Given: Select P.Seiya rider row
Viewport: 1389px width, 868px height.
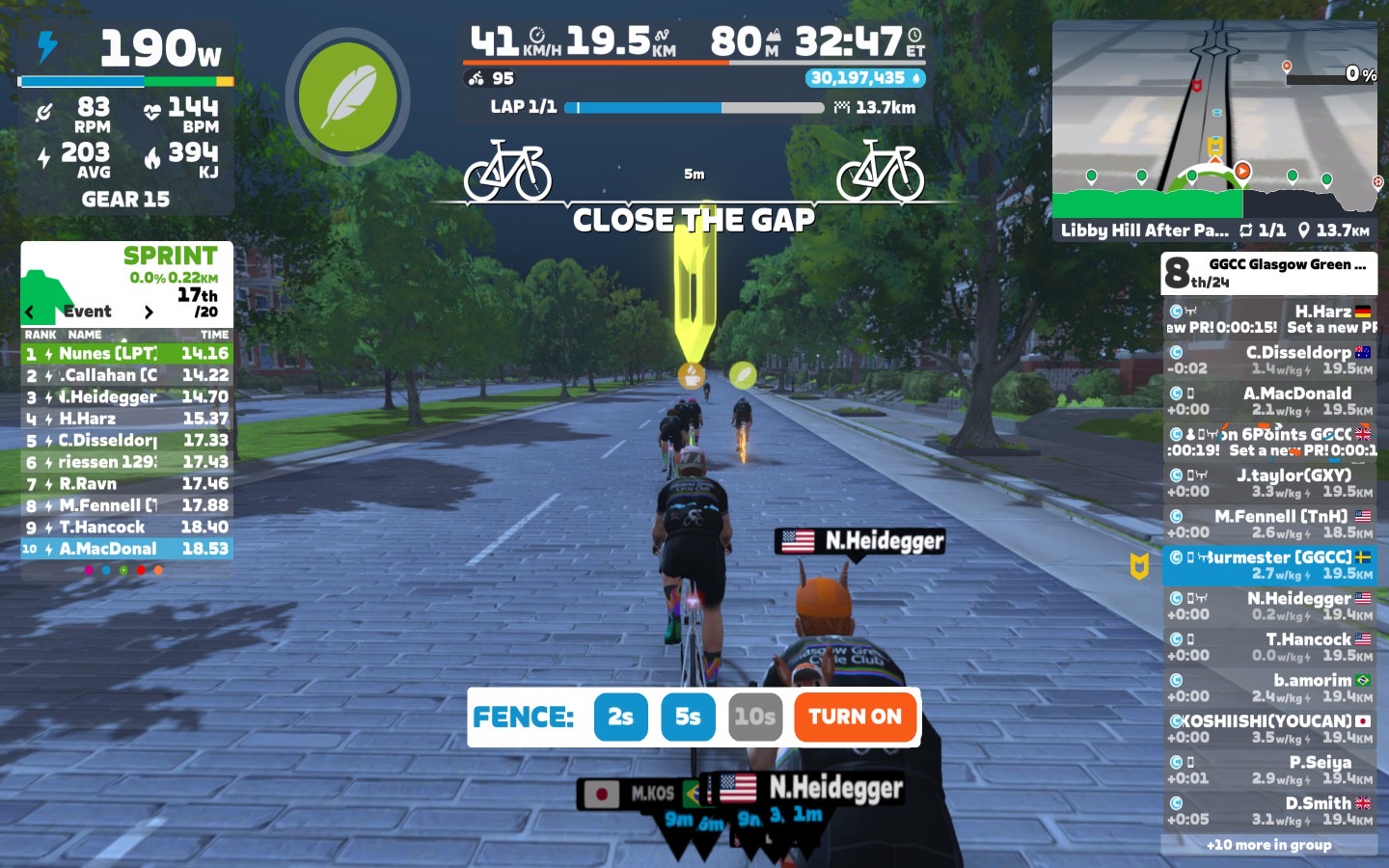Looking at the screenshot, I should tap(1269, 770).
